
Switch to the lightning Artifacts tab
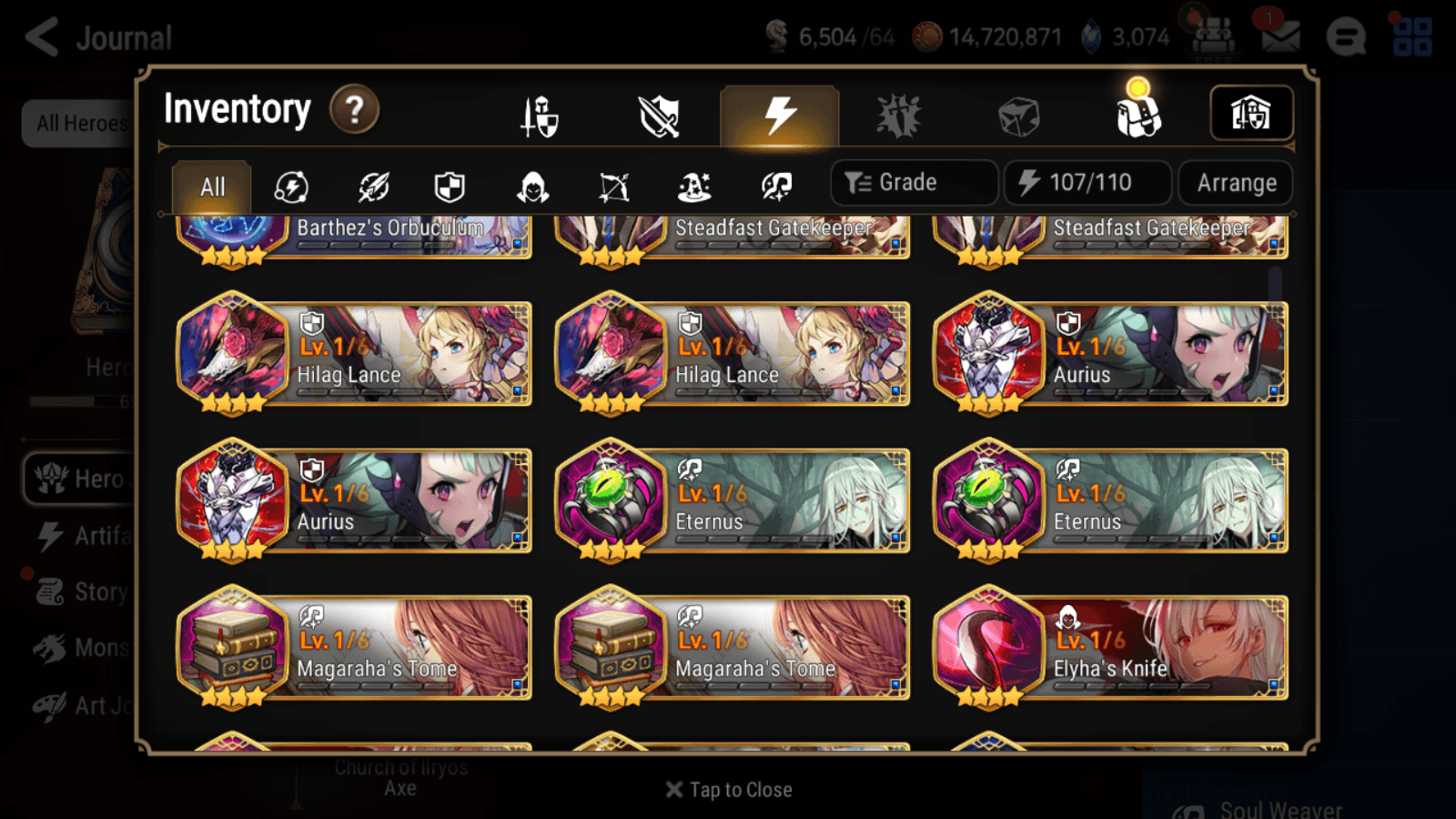[x=777, y=114]
